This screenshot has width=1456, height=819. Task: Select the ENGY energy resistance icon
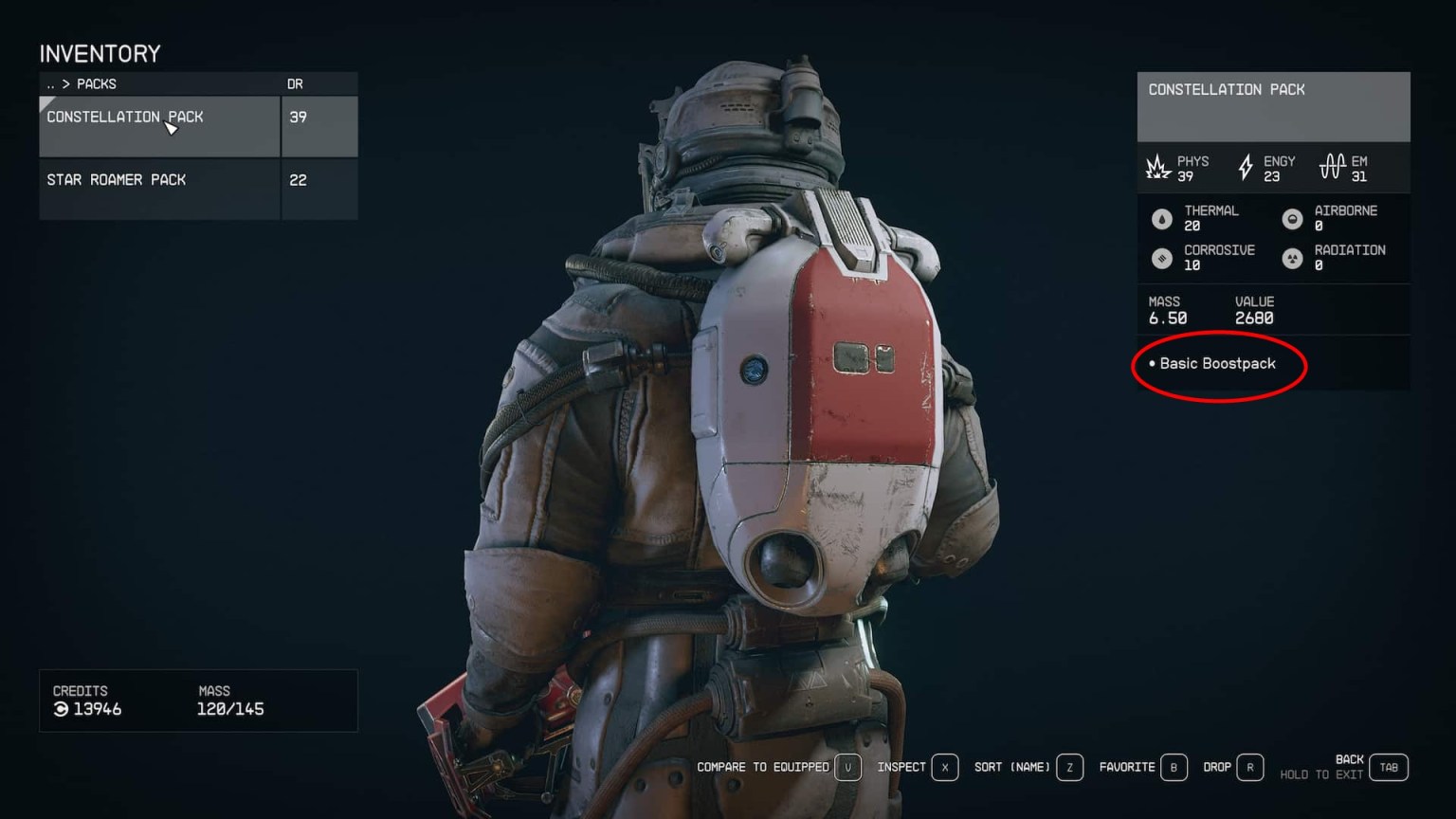pyautogui.click(x=1247, y=168)
